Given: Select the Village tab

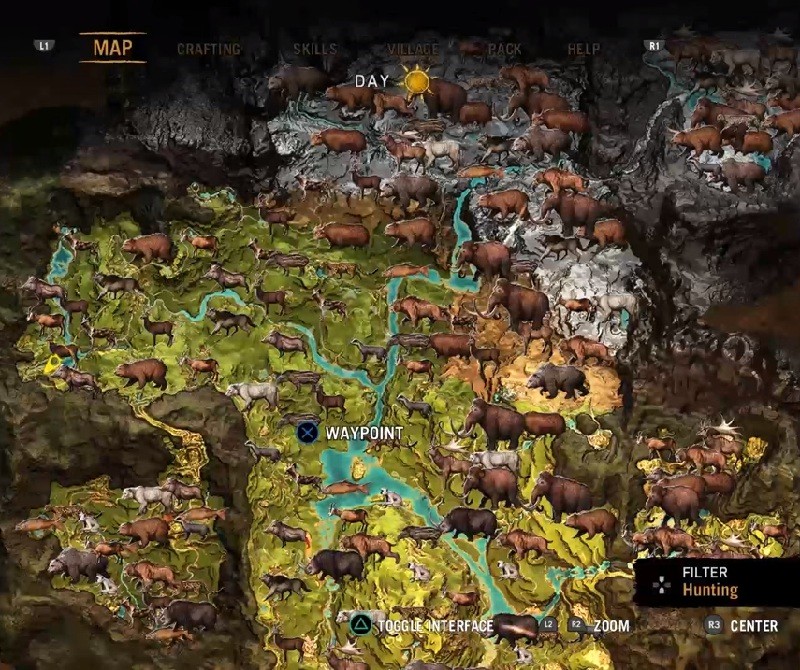Looking at the screenshot, I should coord(412,48).
